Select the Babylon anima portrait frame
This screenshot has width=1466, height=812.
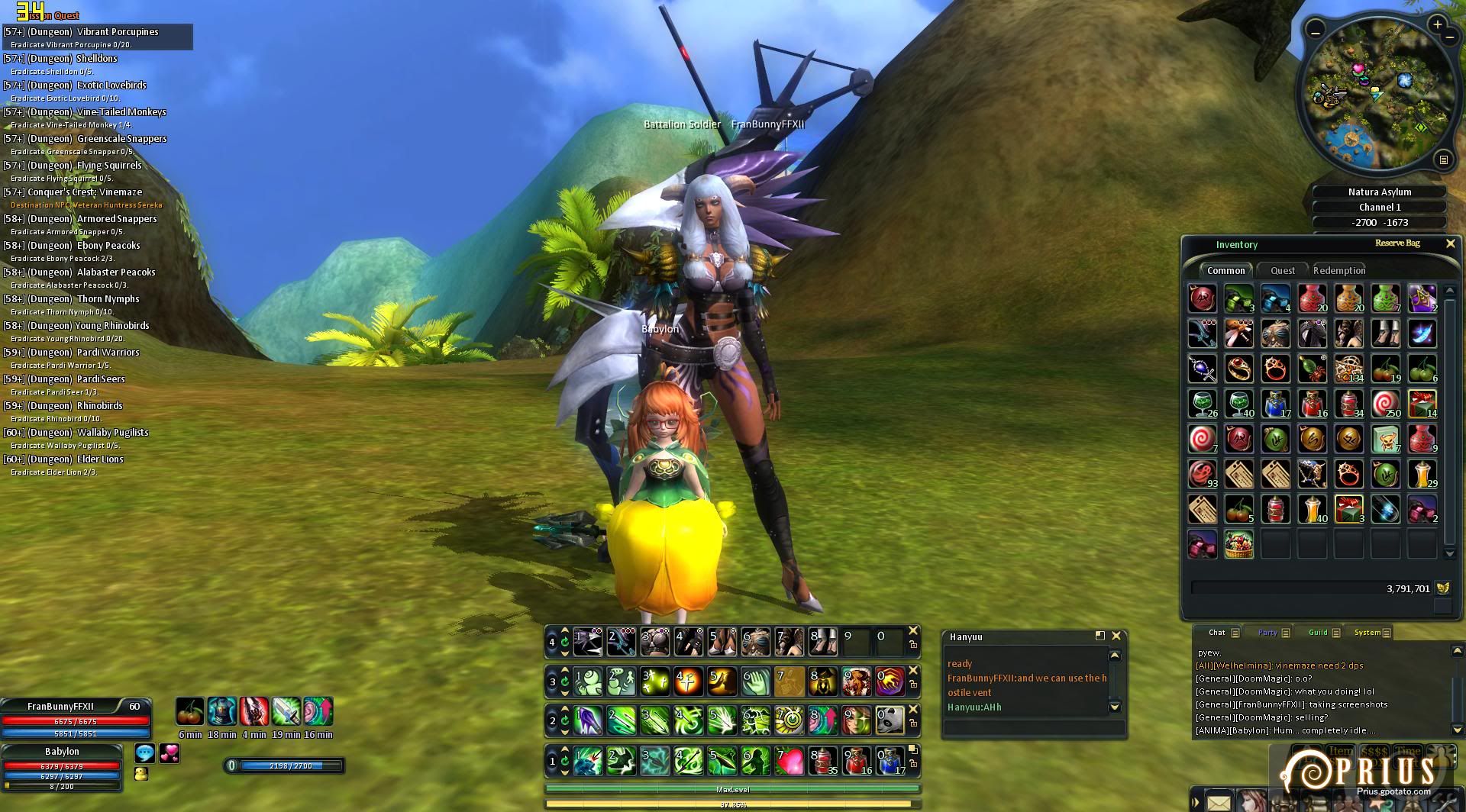pyautogui.click(x=61, y=751)
